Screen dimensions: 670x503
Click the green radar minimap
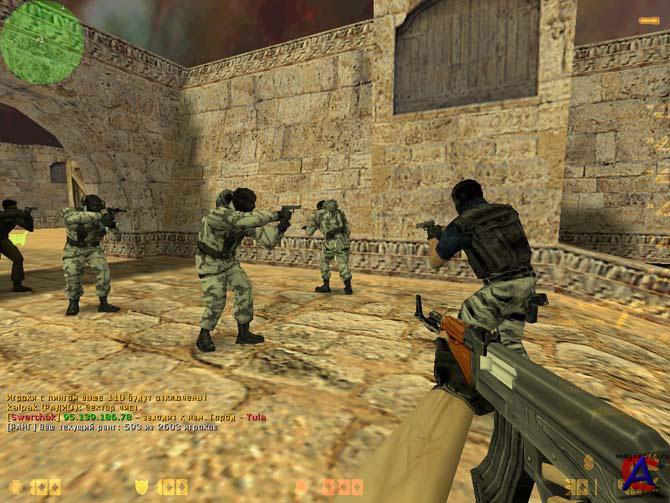42,41
